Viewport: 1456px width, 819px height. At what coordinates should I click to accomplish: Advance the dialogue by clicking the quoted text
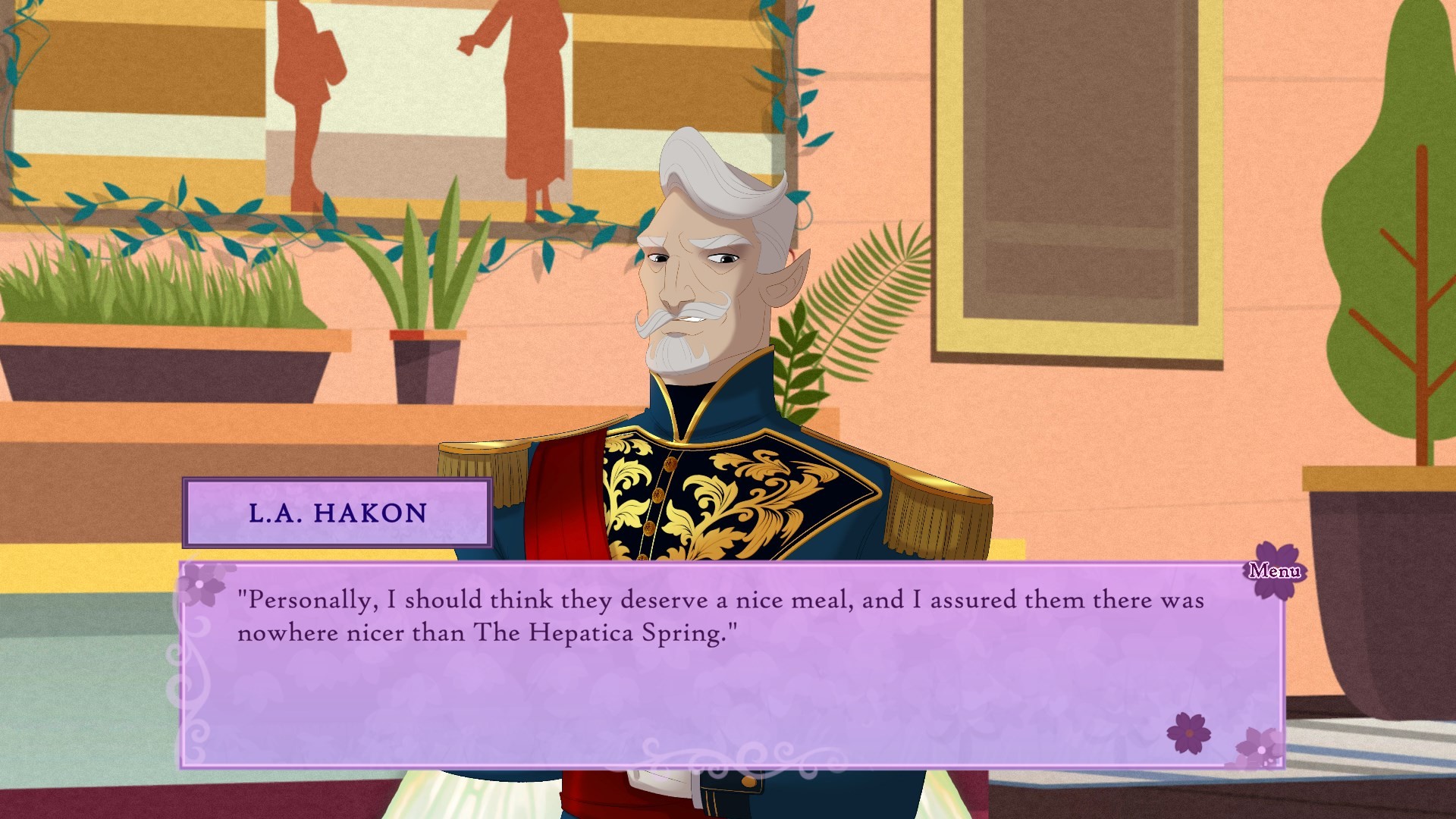[720, 614]
